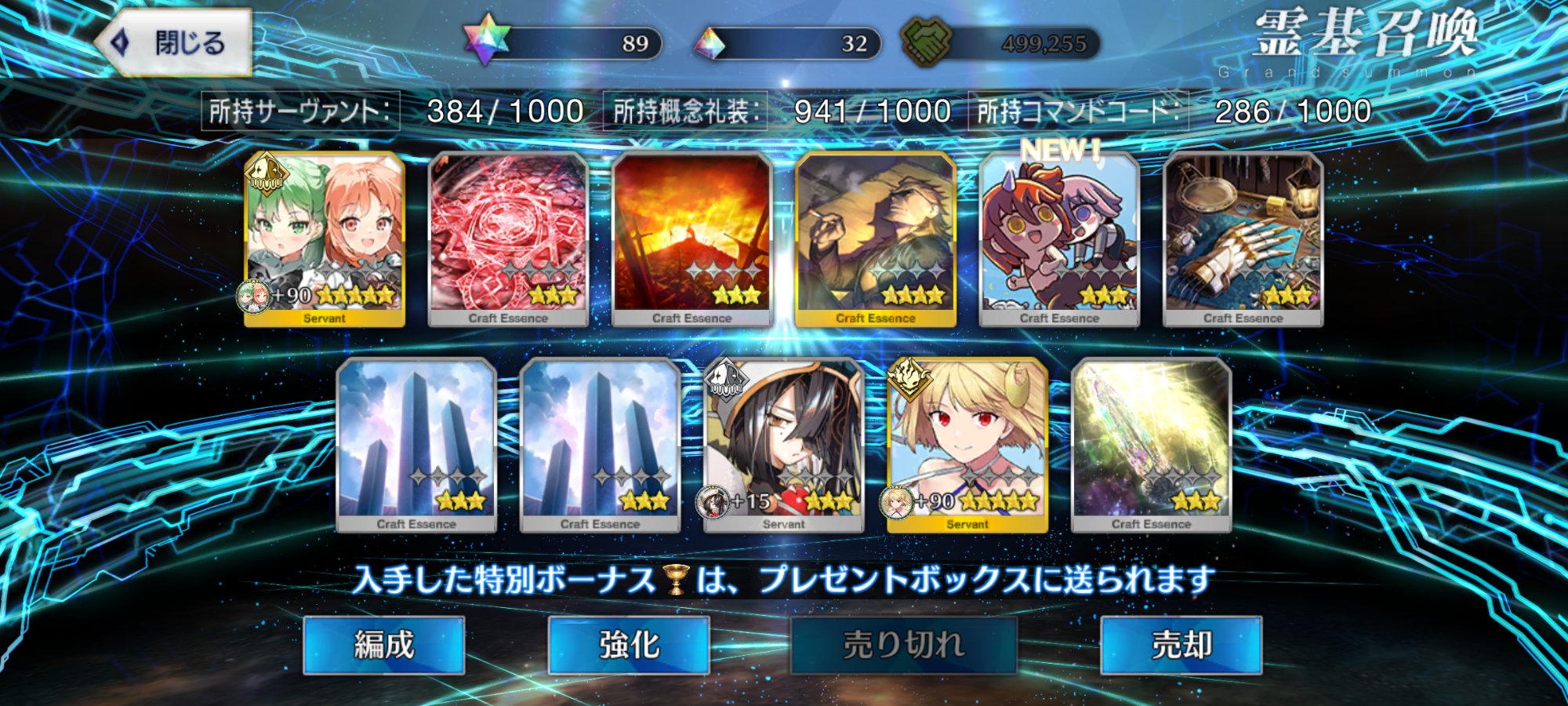
Task: Choose the fiery battlefield craft essence card
Action: point(691,238)
